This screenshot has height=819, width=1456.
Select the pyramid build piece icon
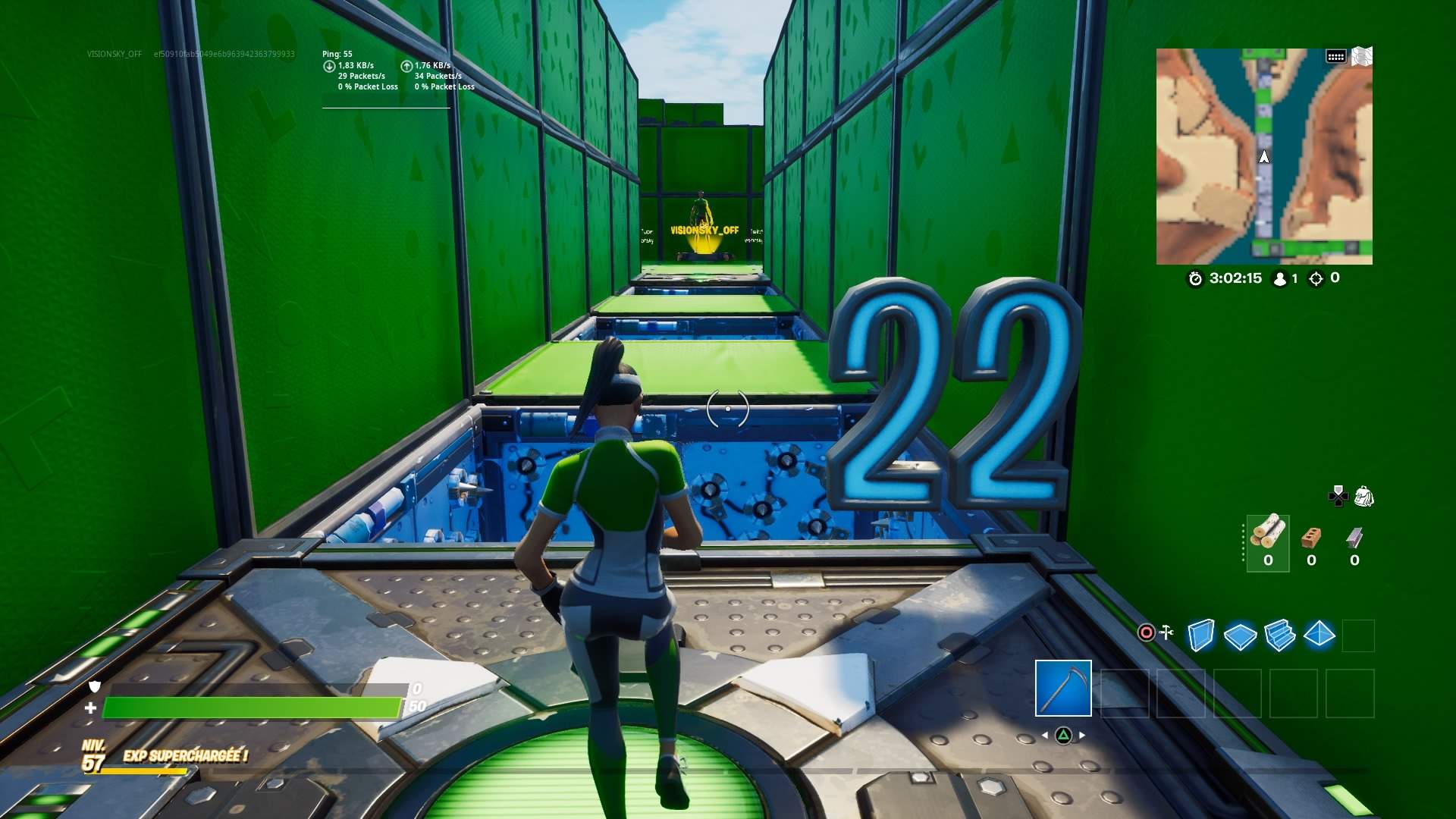1319,637
